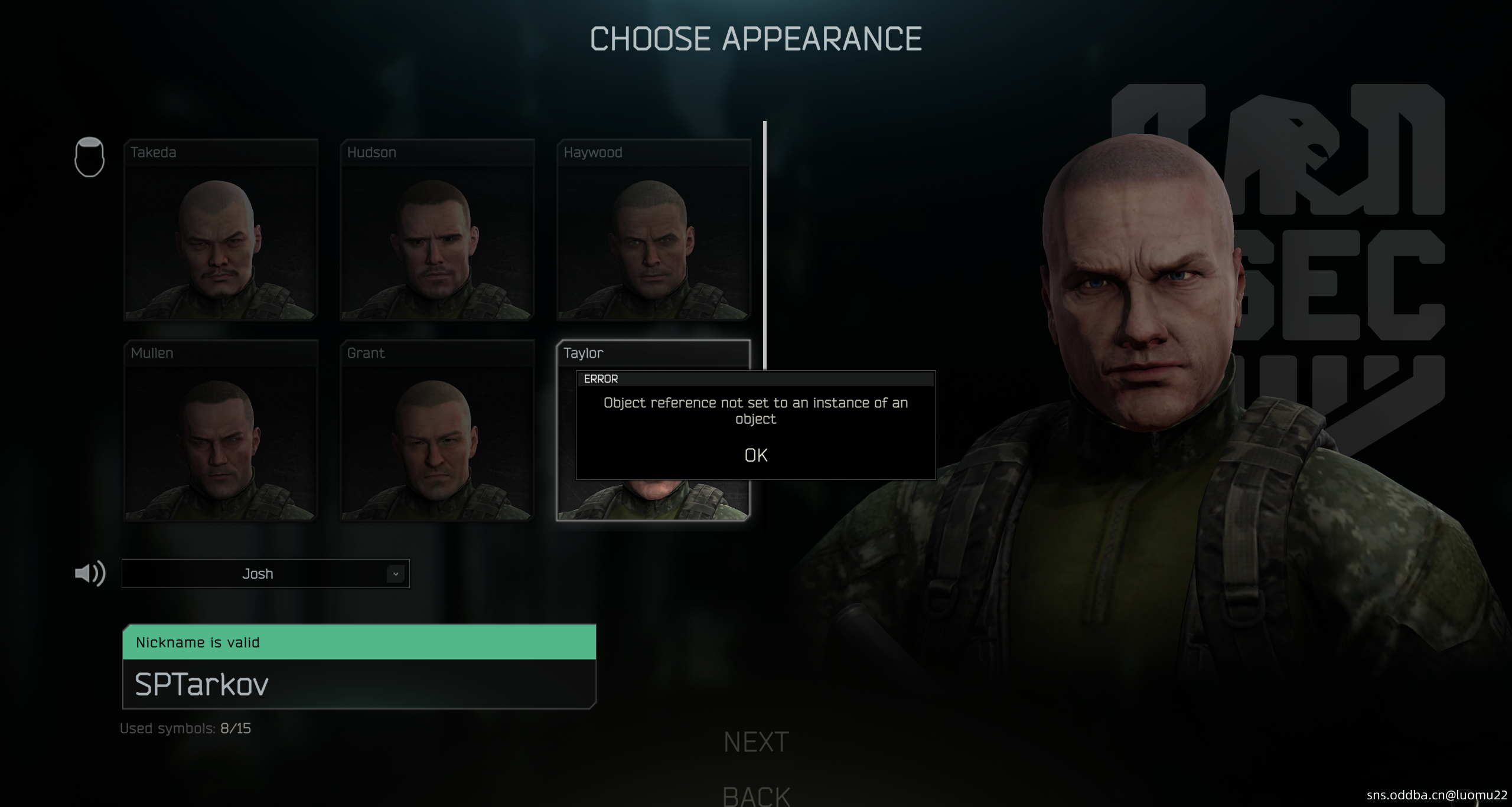This screenshot has height=807, width=1512.
Task: Dismiss the error dialog with OK
Action: pos(755,455)
